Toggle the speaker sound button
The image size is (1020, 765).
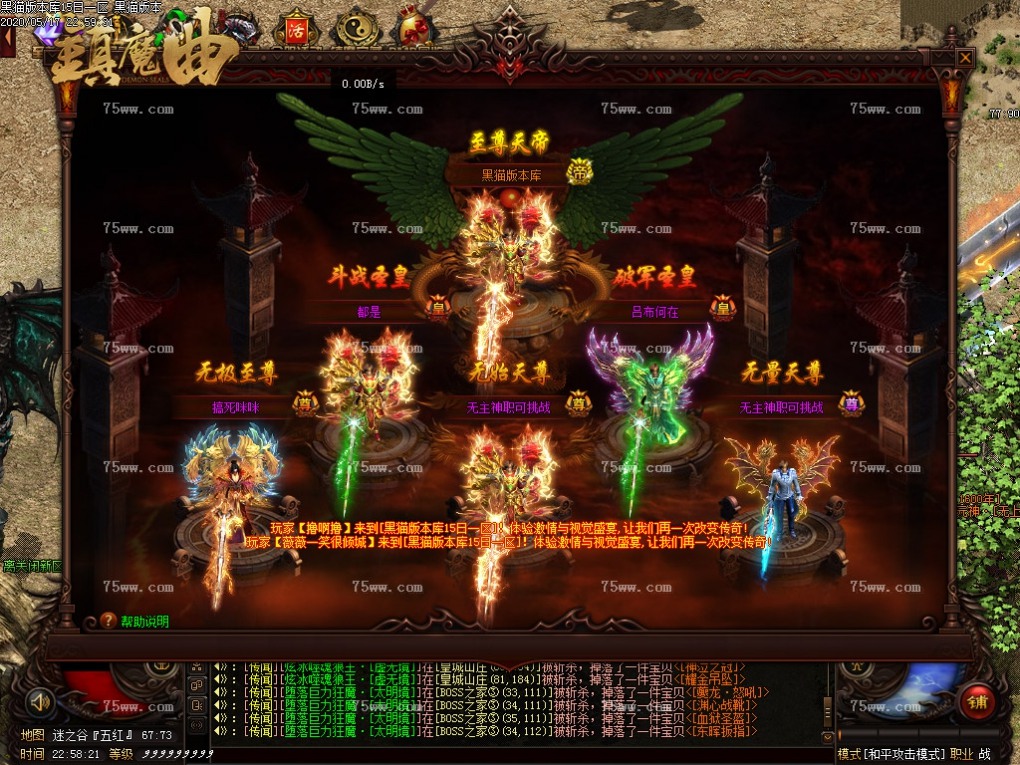(41, 701)
